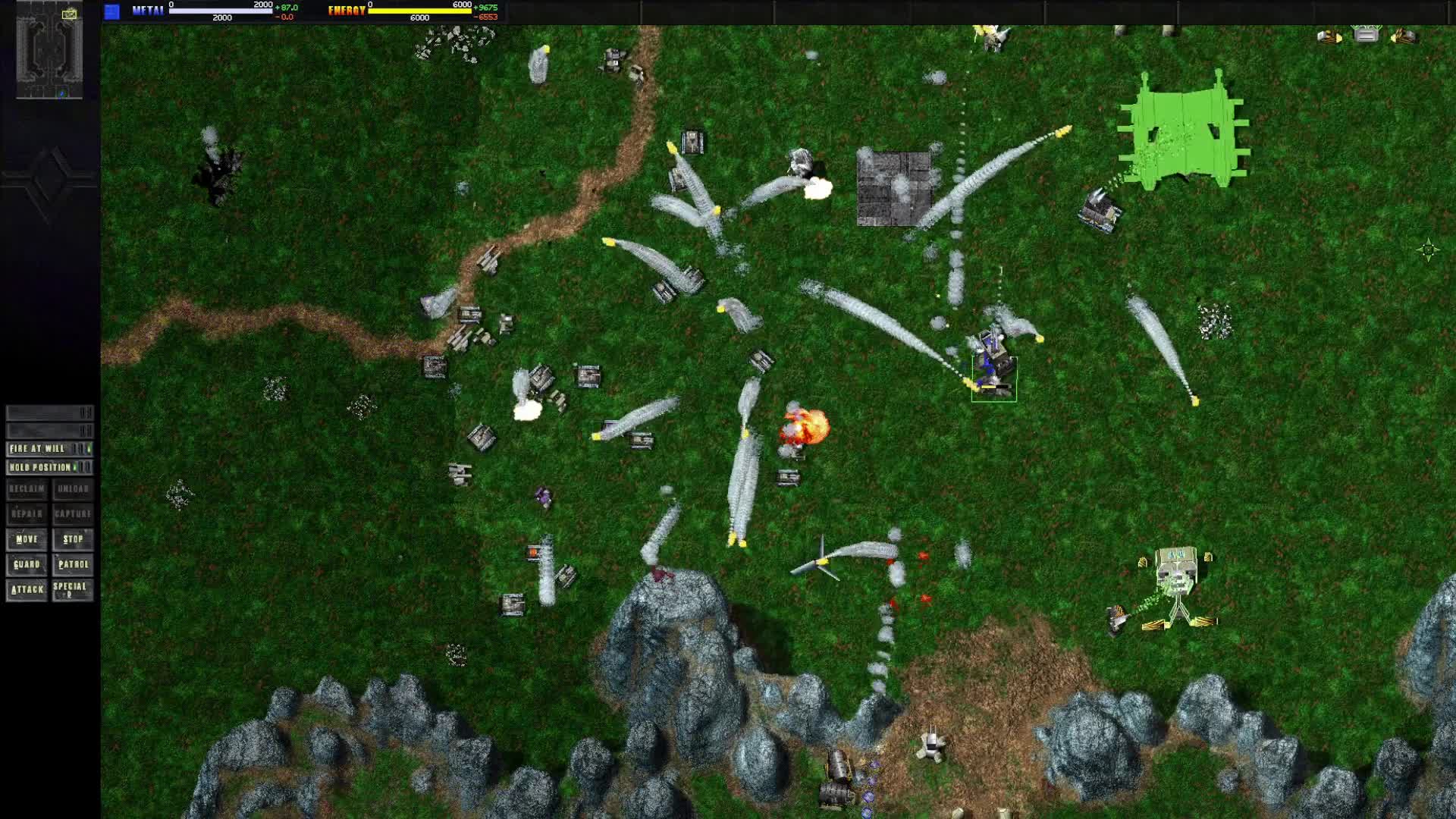Select the Capture command

click(73, 514)
